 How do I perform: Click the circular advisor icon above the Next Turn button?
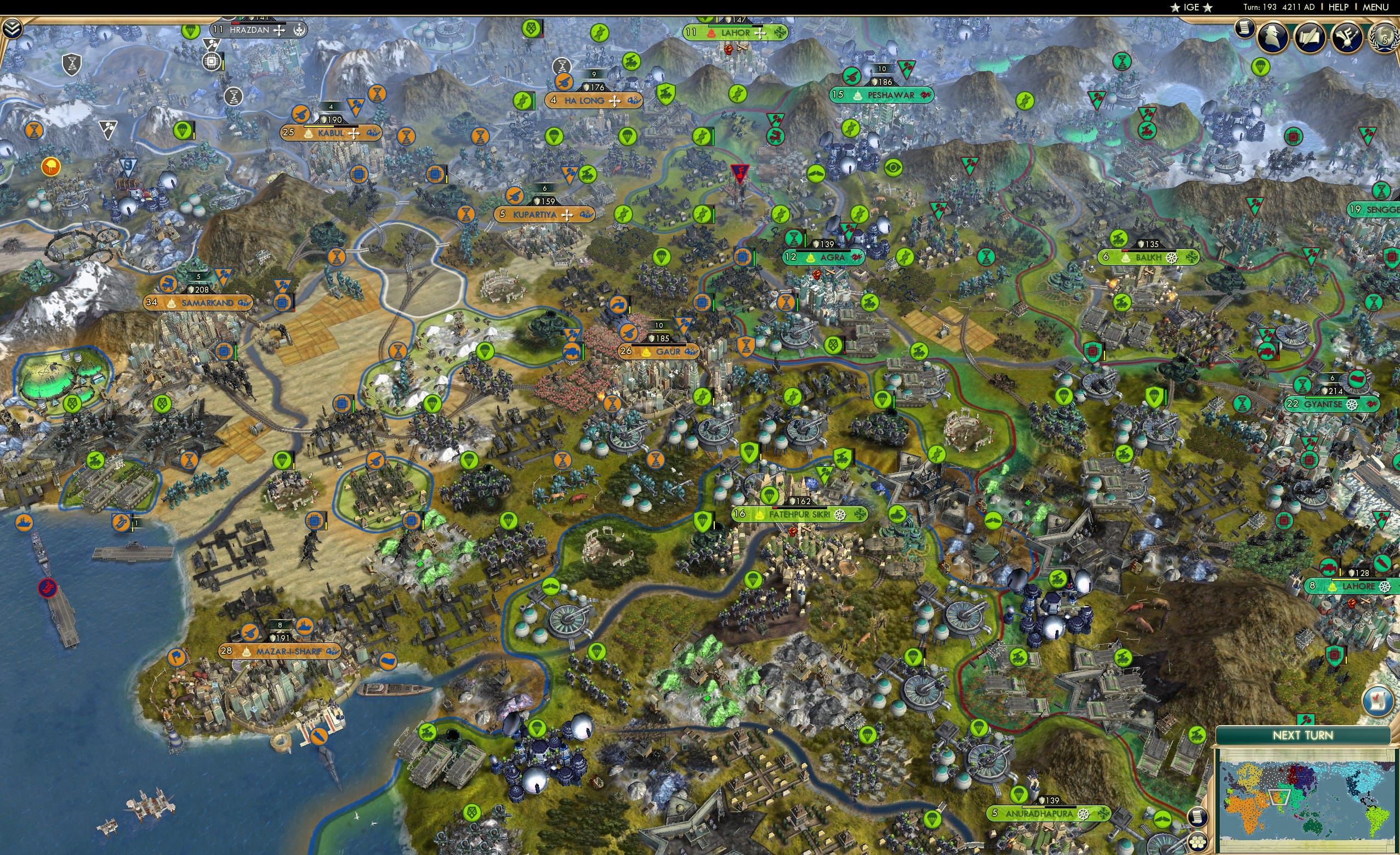[x=1379, y=701]
